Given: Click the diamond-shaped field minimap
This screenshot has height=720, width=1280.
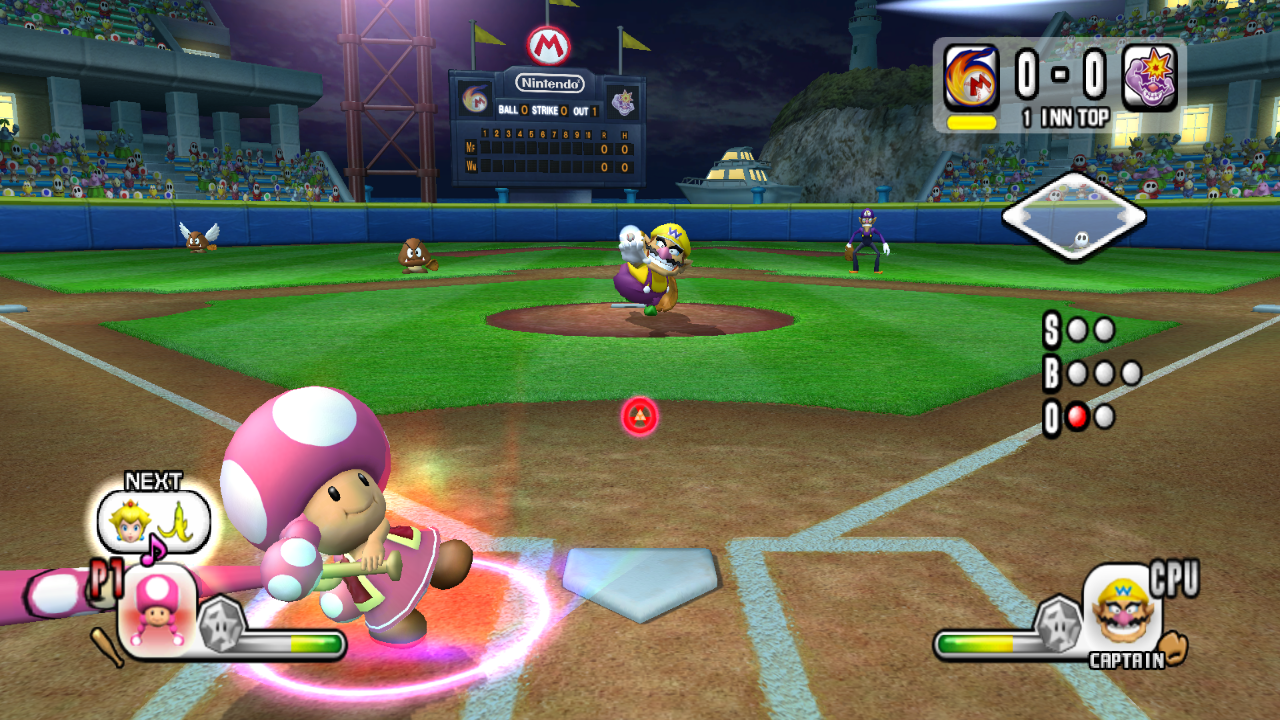Looking at the screenshot, I should click(x=1073, y=217).
